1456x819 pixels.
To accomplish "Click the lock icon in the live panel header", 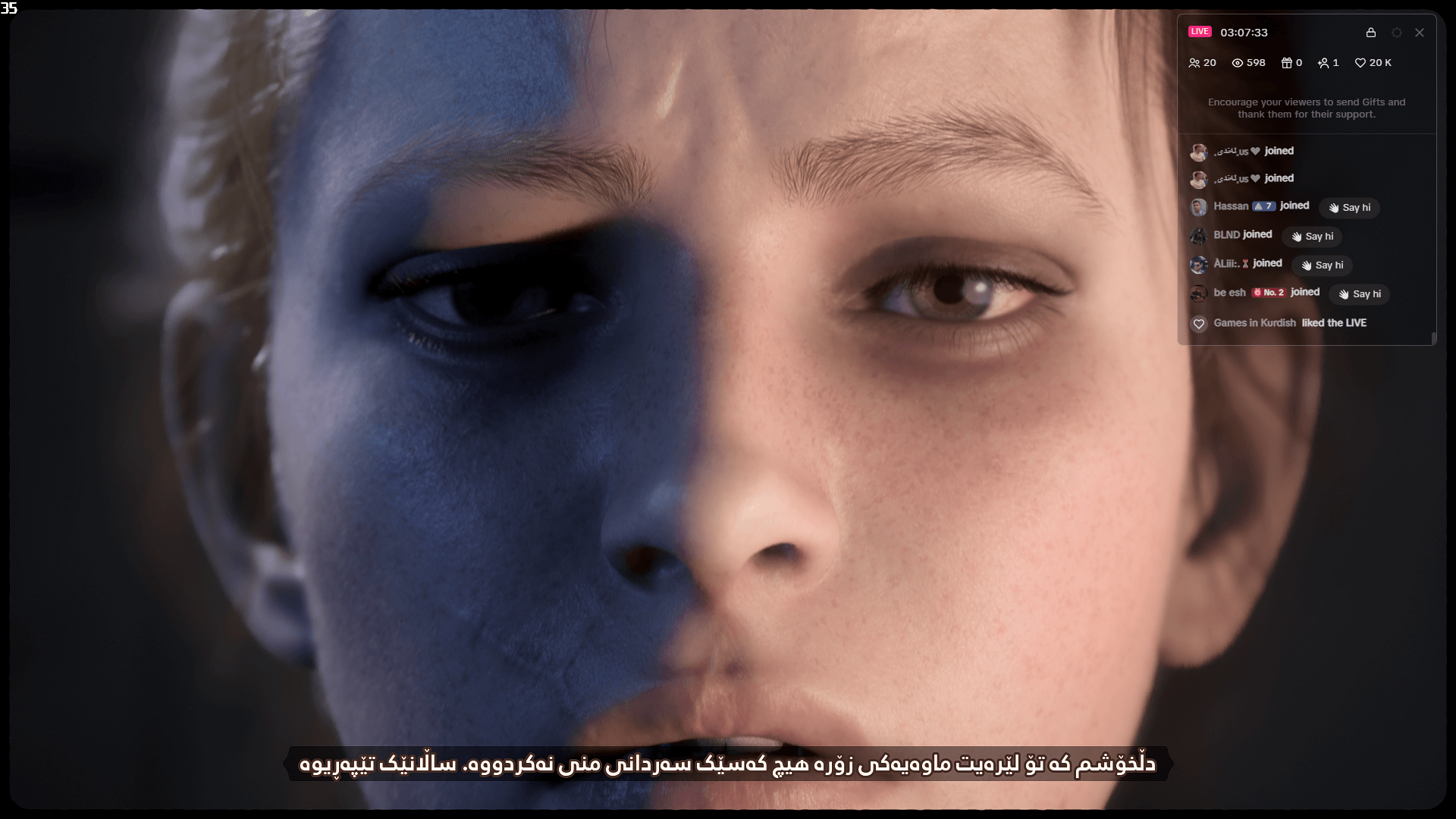I will (x=1370, y=33).
